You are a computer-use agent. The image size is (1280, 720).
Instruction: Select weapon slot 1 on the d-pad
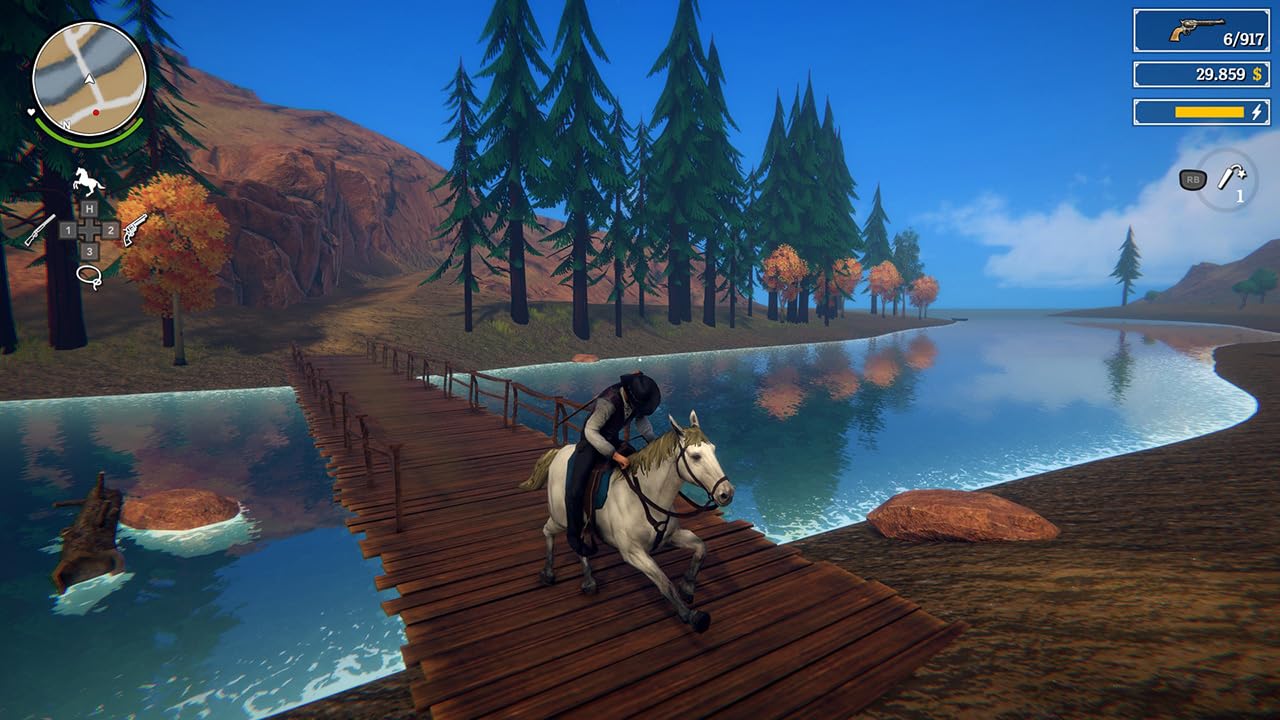coord(68,230)
